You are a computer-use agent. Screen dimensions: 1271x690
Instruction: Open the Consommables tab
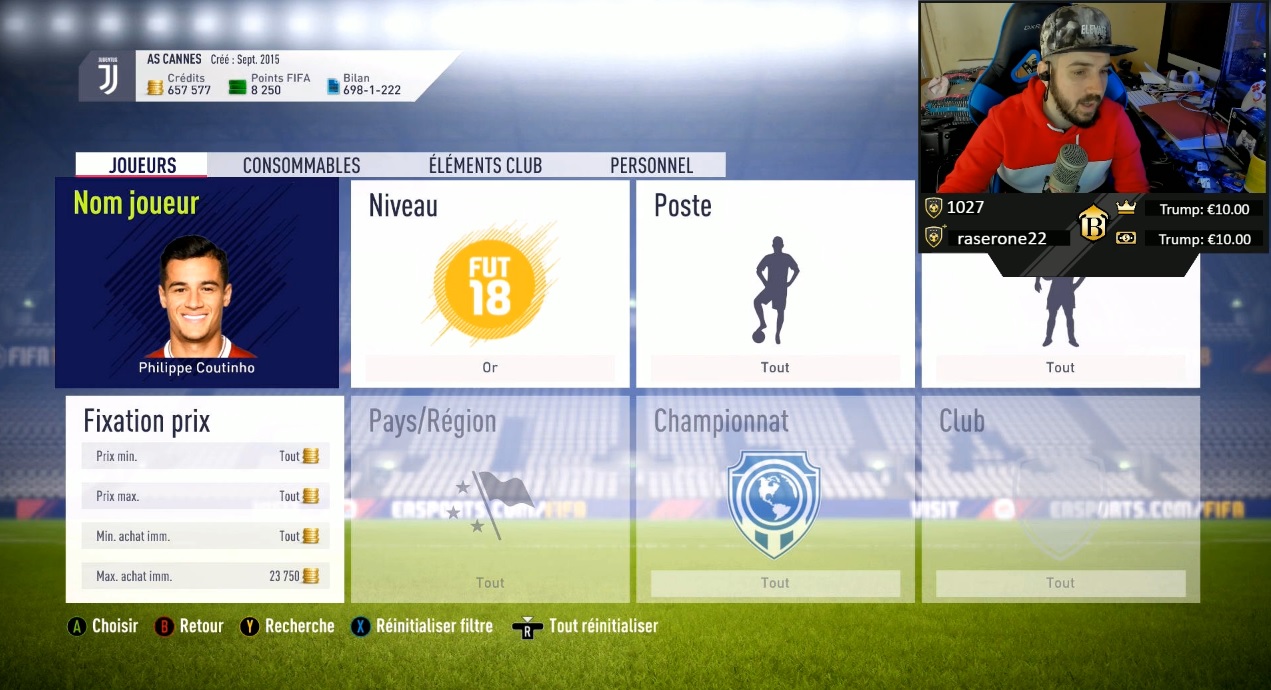click(301, 166)
